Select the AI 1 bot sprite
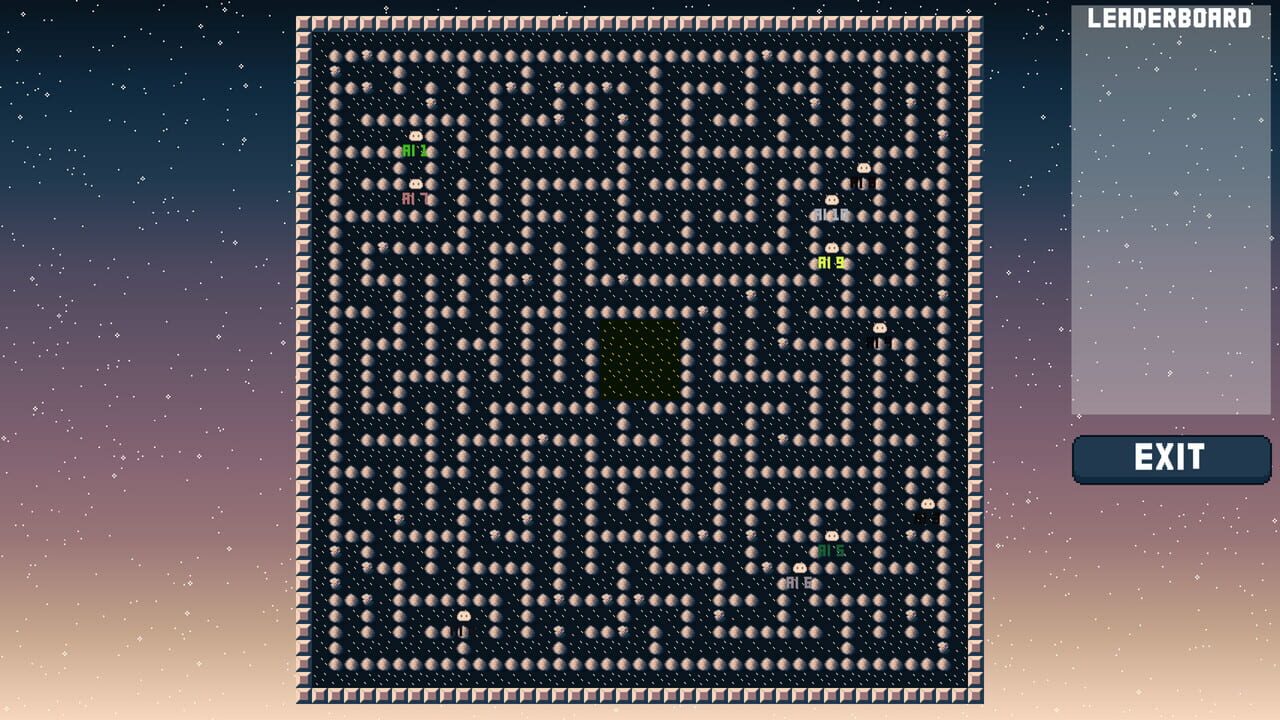Viewport: 1280px width, 720px height. (415, 136)
